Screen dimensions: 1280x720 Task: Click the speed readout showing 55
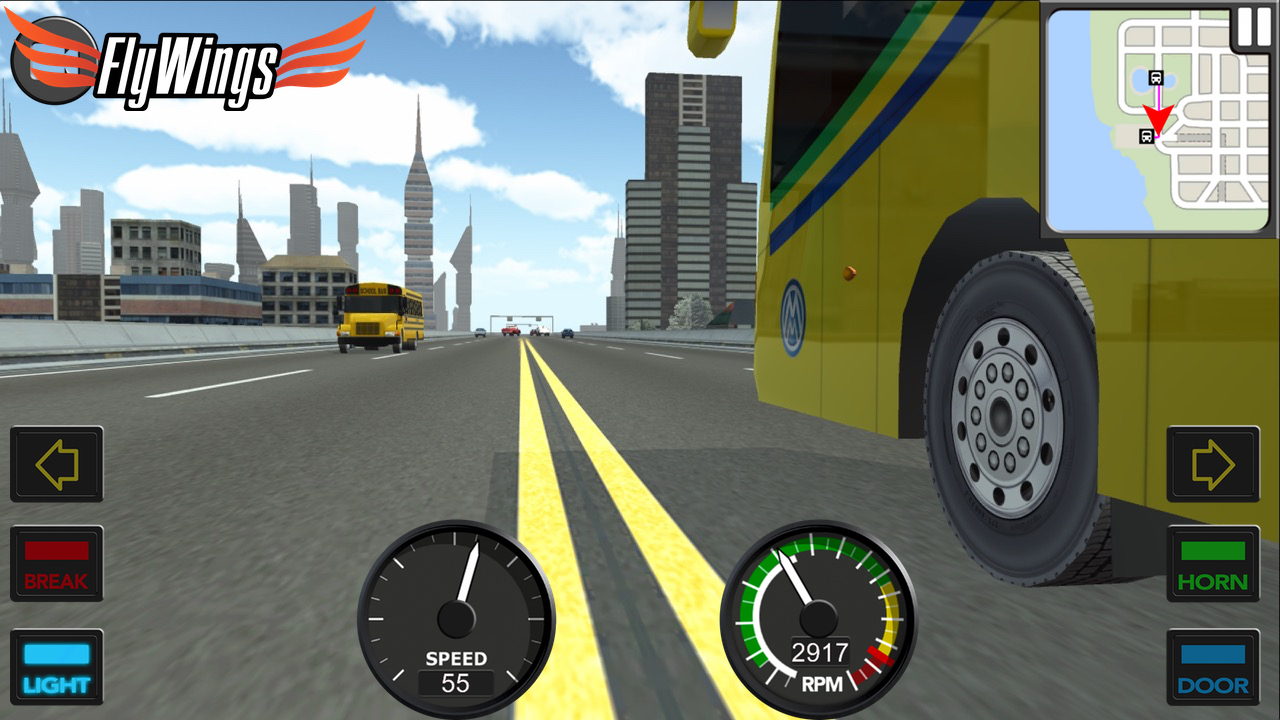click(x=458, y=682)
